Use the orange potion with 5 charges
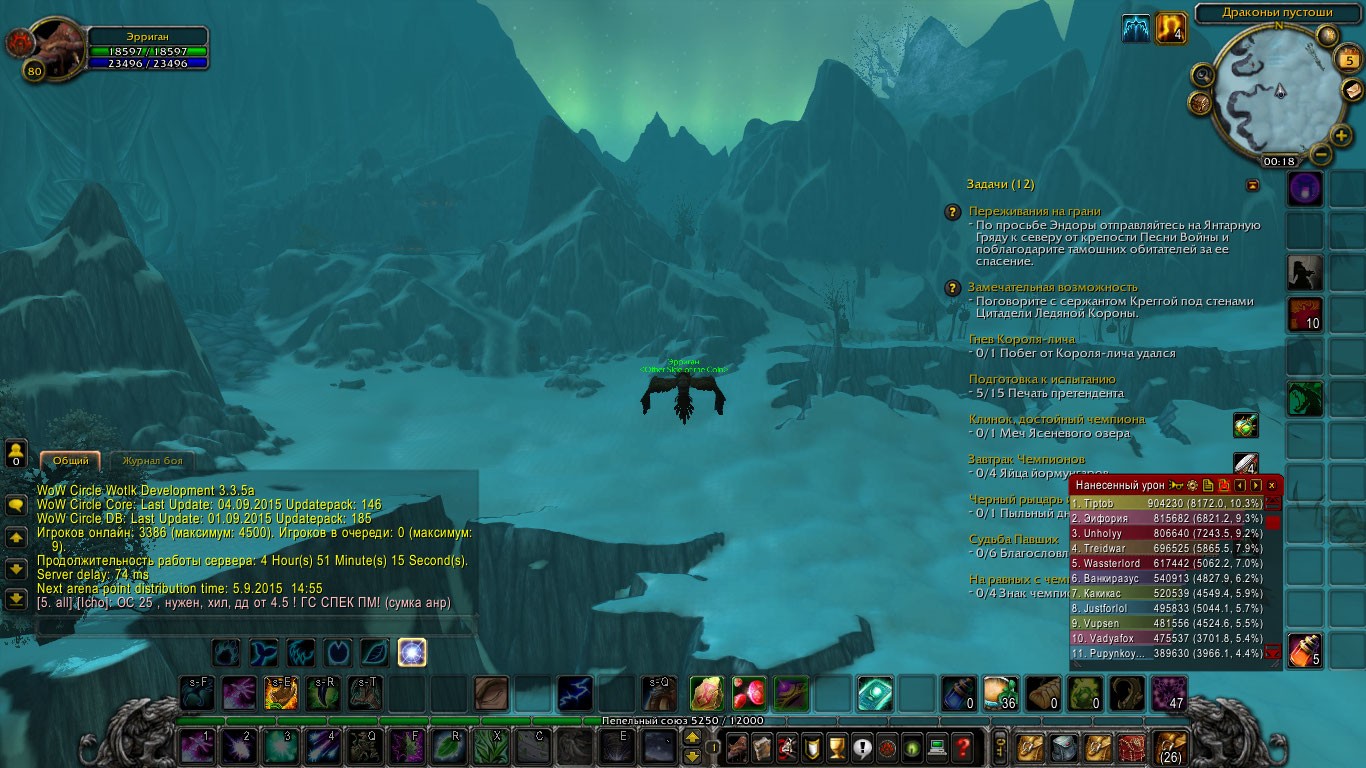Screen dimensions: 1366x768 coord(1305,651)
